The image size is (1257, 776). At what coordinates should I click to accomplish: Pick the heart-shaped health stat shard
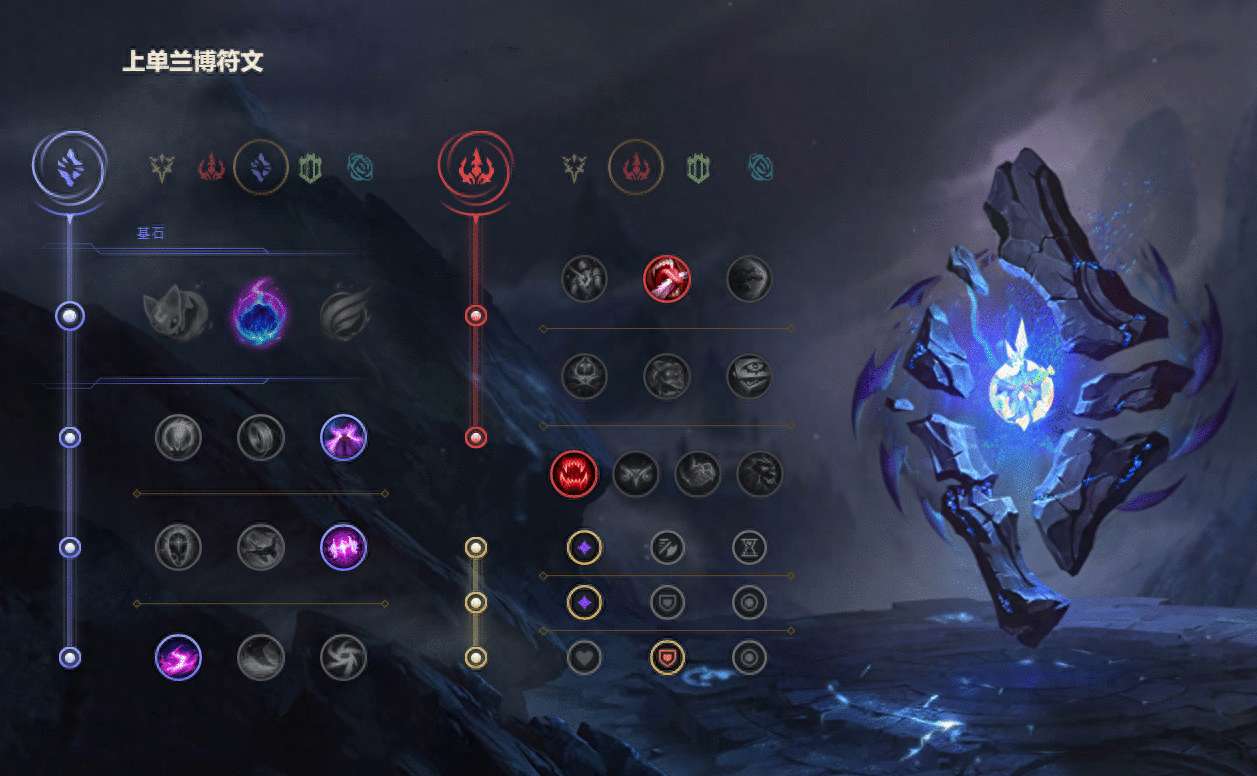(x=584, y=657)
